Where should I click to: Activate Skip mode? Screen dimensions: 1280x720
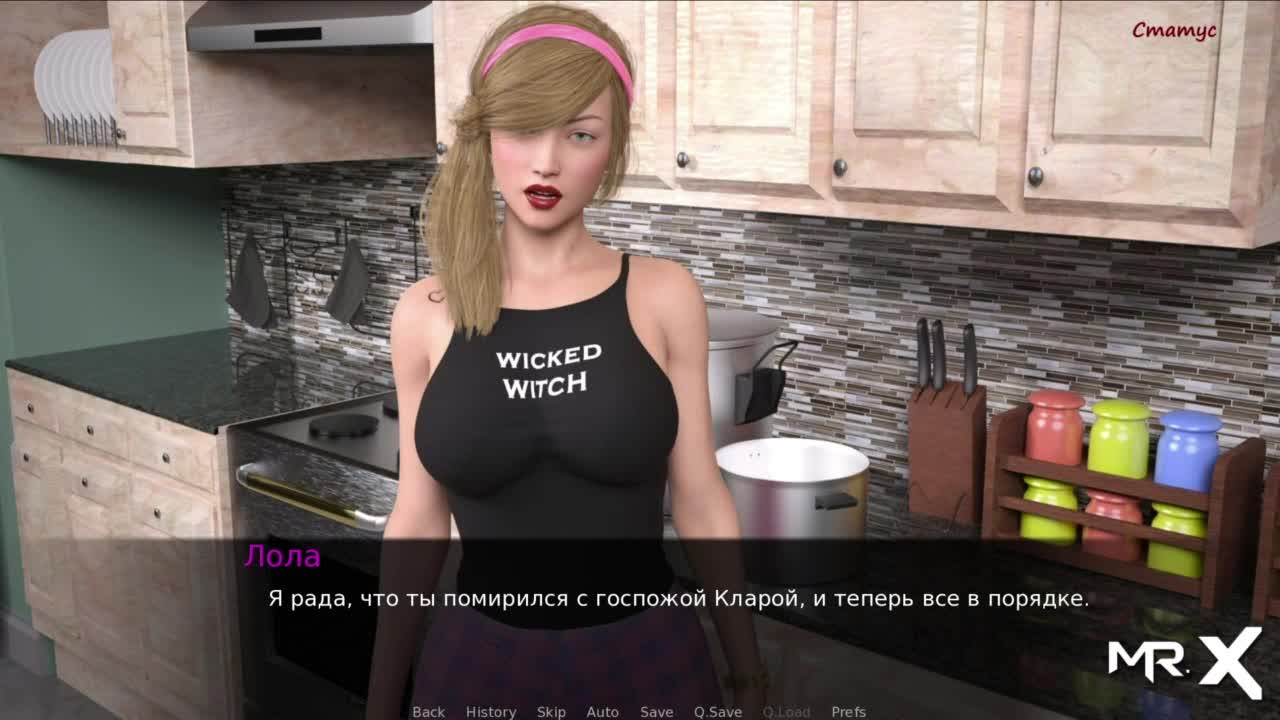(551, 712)
